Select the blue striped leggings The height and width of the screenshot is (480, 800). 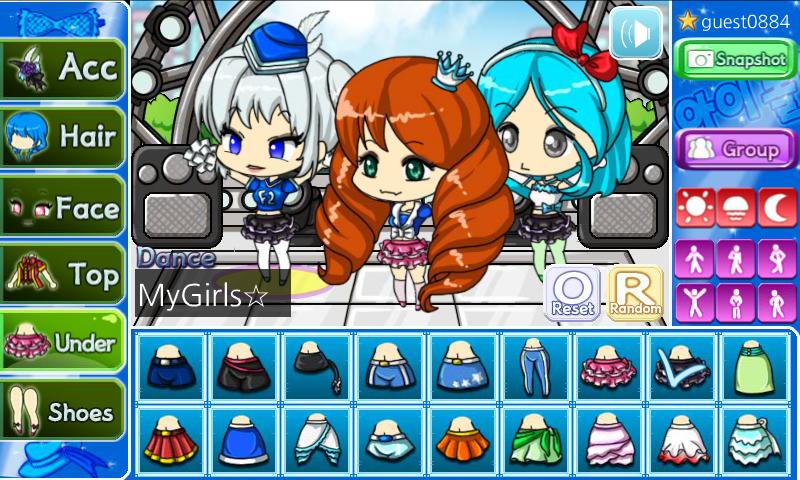(528, 367)
